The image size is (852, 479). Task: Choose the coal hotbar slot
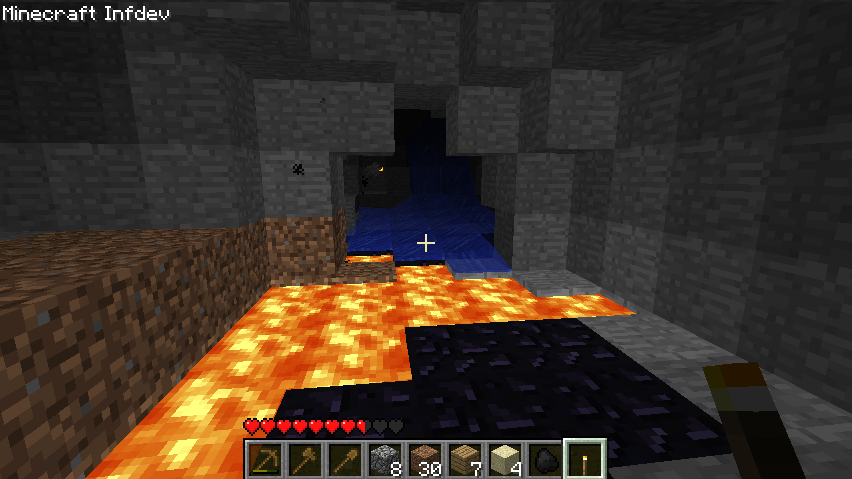point(544,459)
